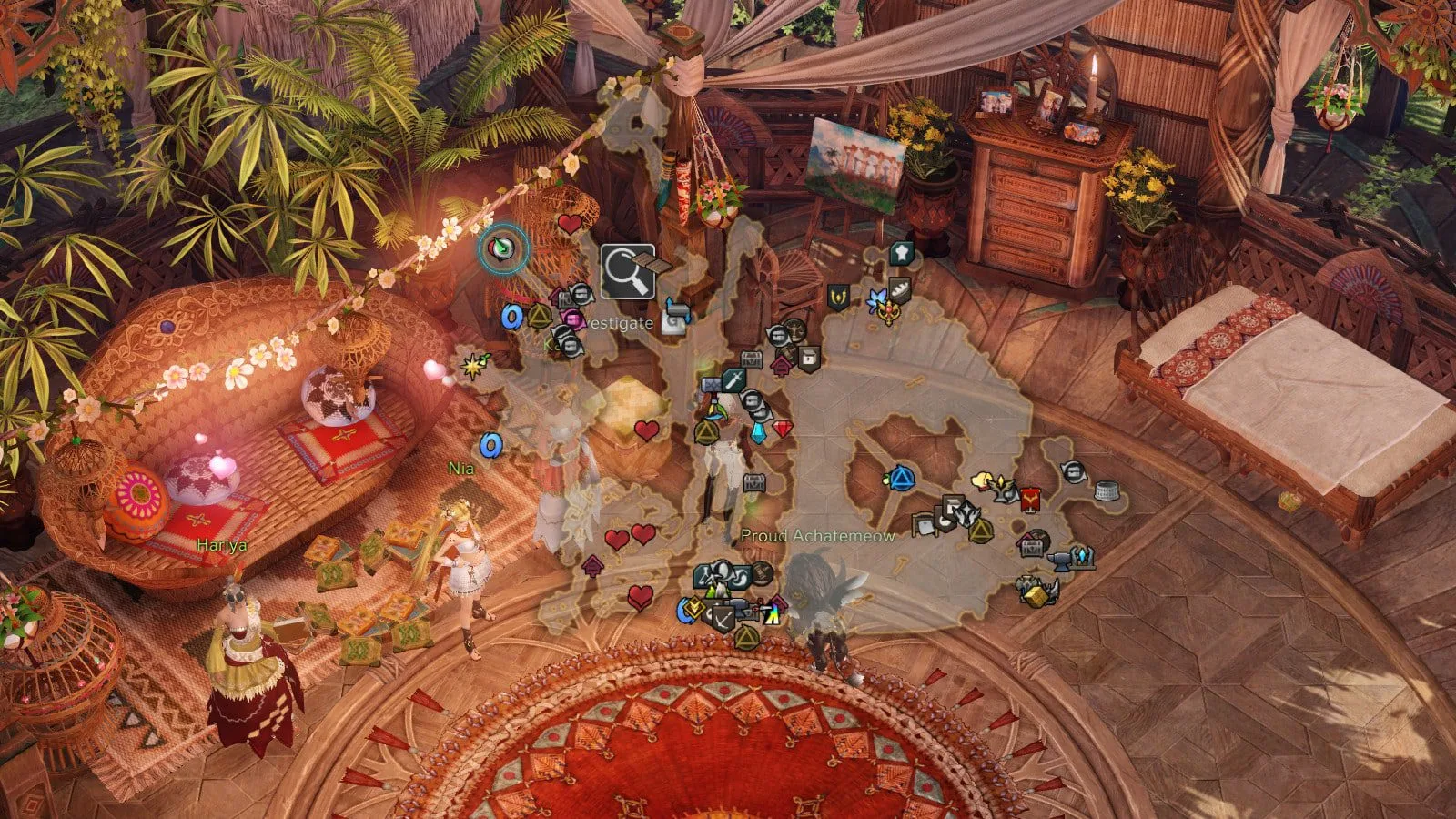Click the Investigate magnifying glass prompt icon

(x=628, y=271)
